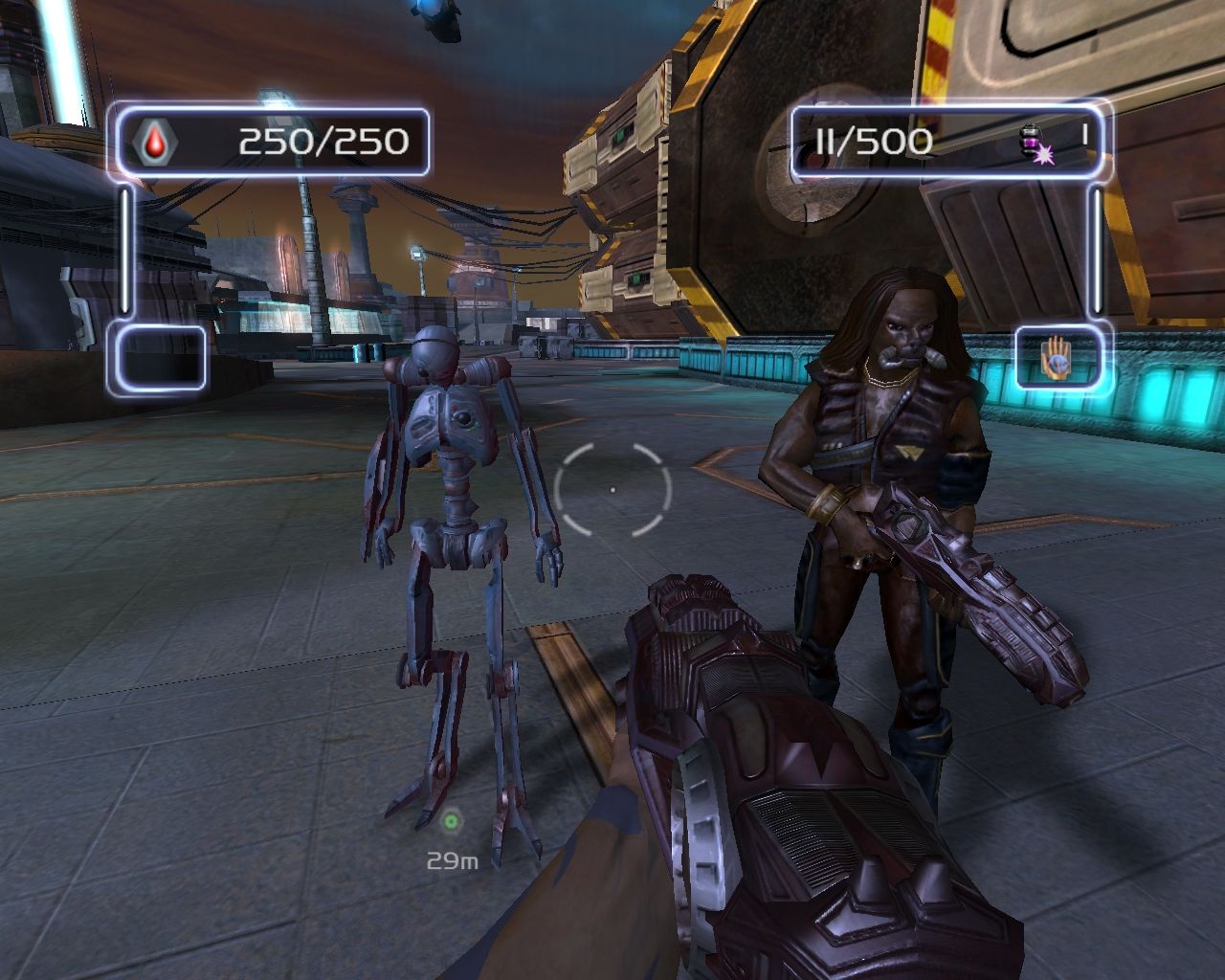Click the red health drop icon
This screenshot has width=1225, height=980.
click(x=155, y=143)
